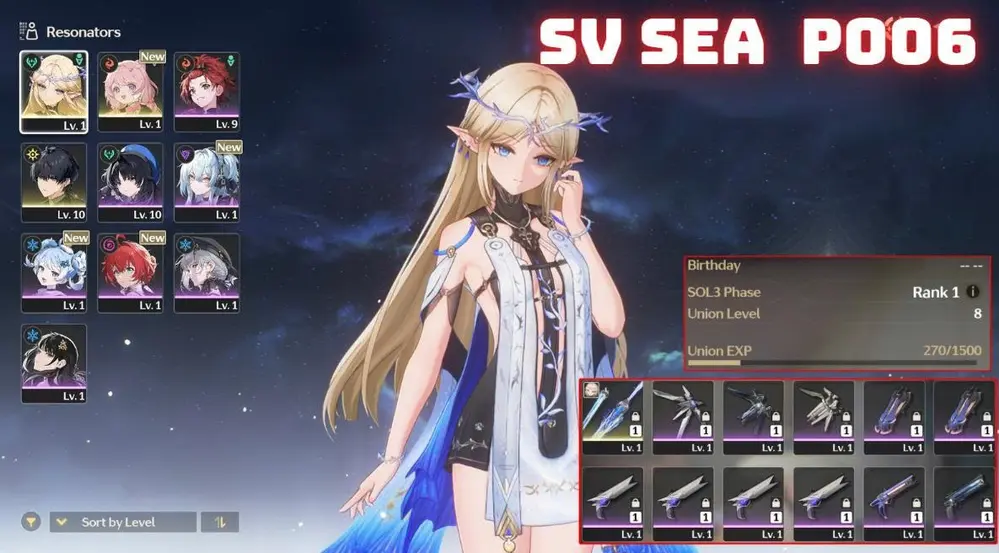The width and height of the screenshot is (999, 553).
Task: Select the blonde elf resonator portrait
Action: point(54,91)
